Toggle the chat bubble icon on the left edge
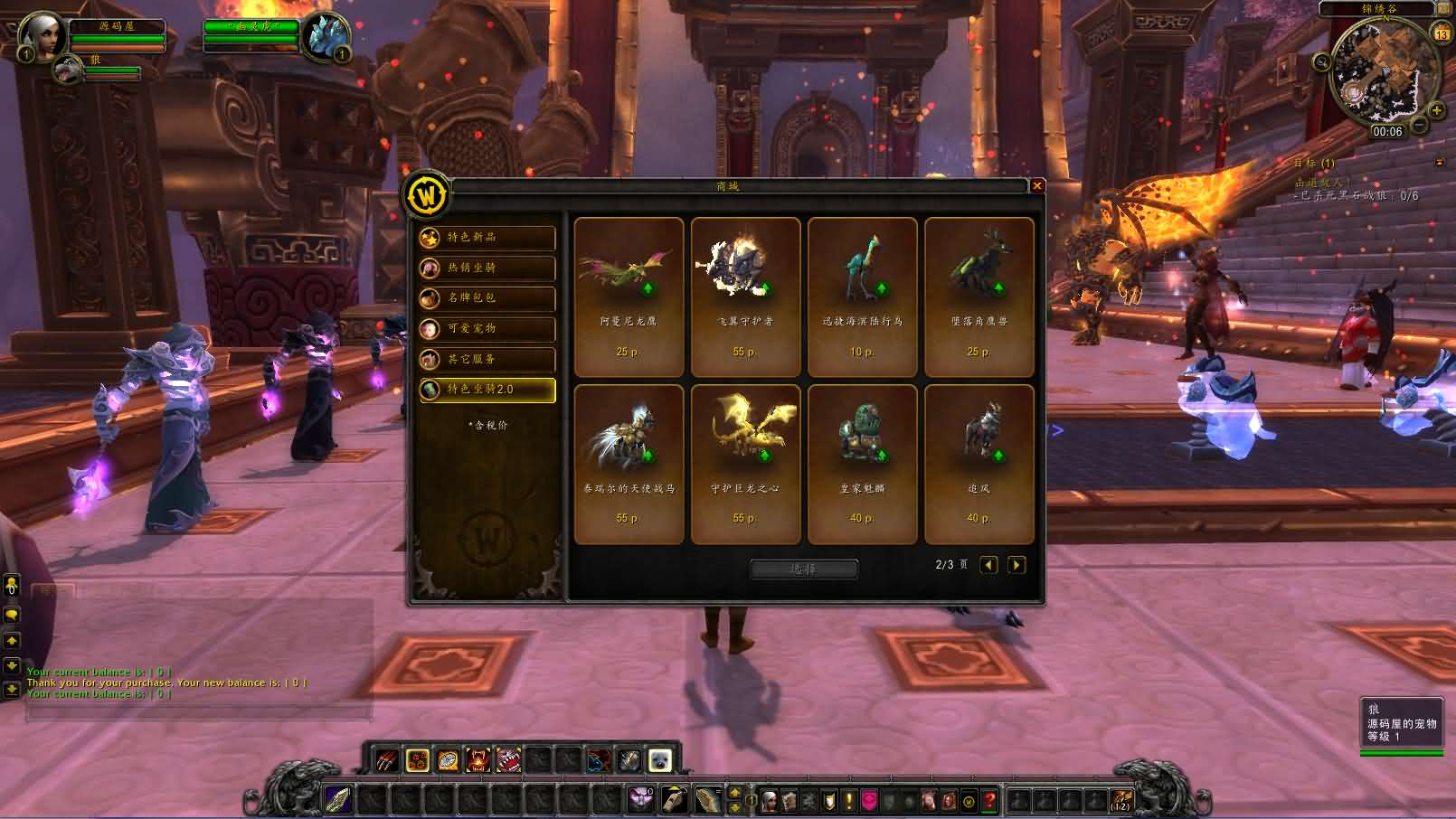Viewport: 1456px width, 819px height. [x=12, y=614]
